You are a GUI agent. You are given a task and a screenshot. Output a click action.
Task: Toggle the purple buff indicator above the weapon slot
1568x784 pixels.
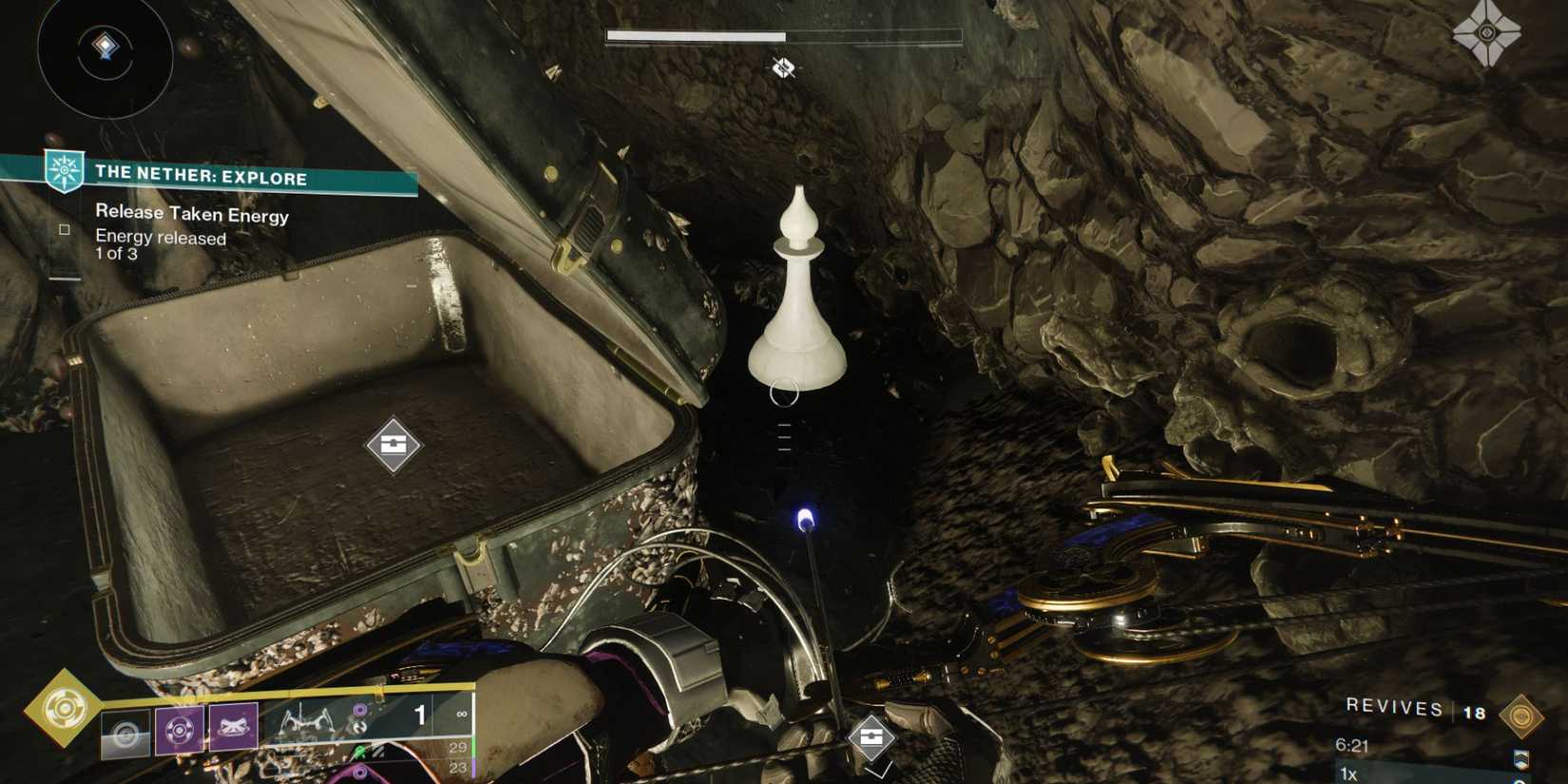pos(359,710)
